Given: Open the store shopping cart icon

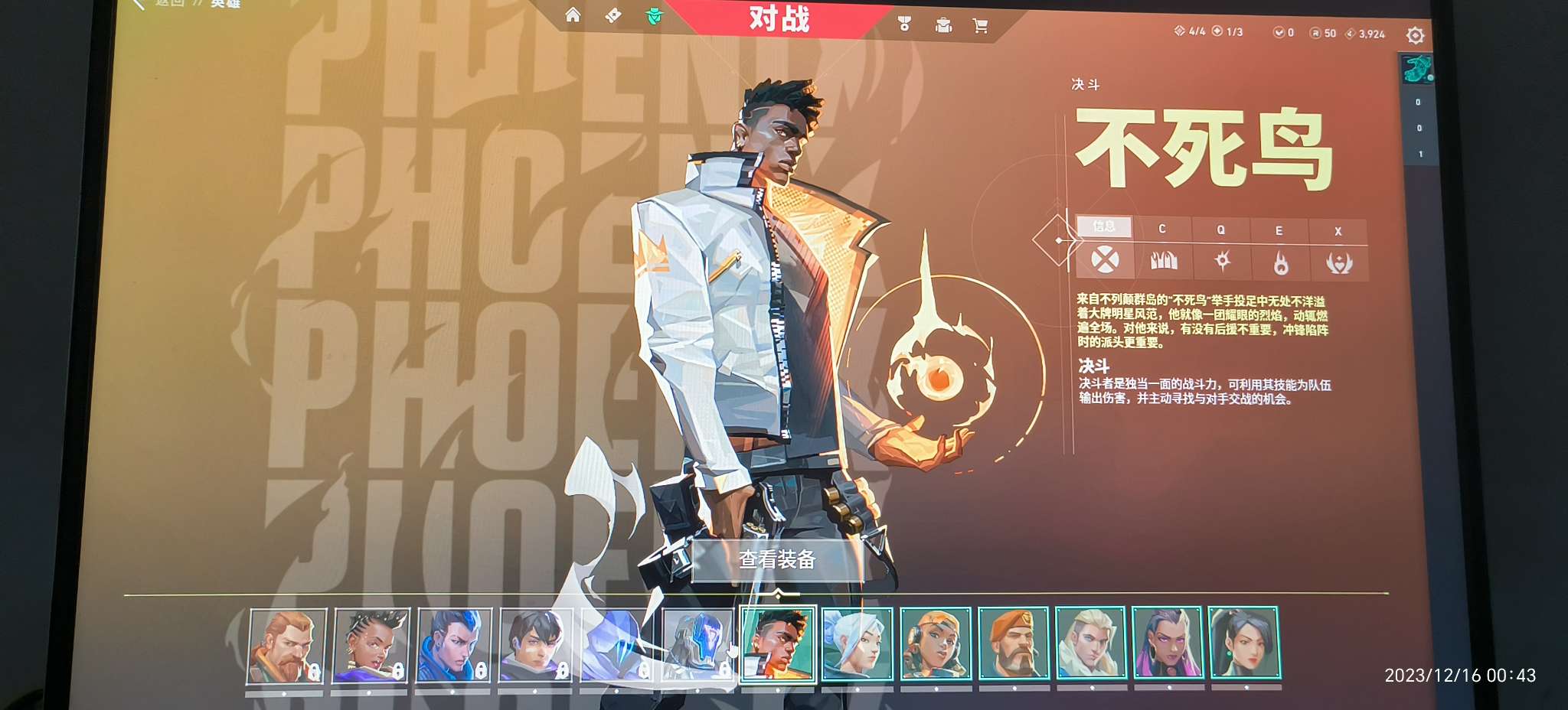Looking at the screenshot, I should coord(982,24).
